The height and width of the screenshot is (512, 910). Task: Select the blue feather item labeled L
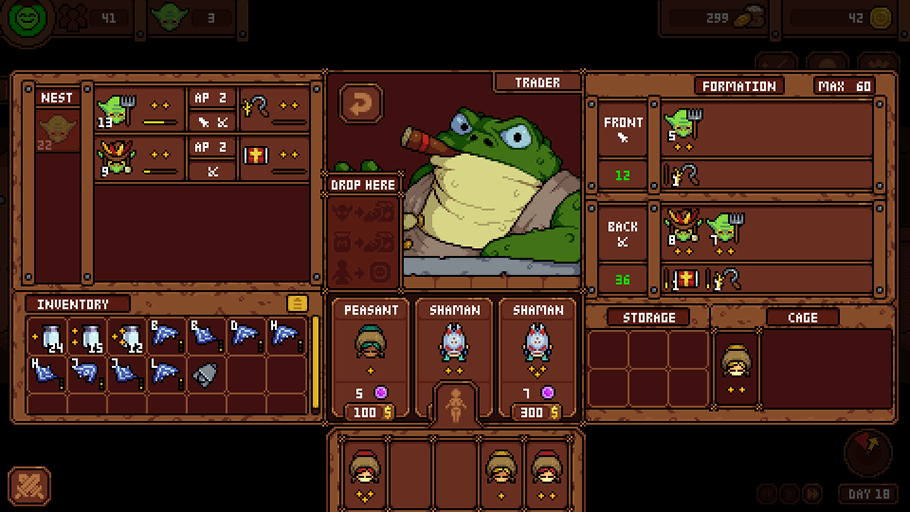166,375
